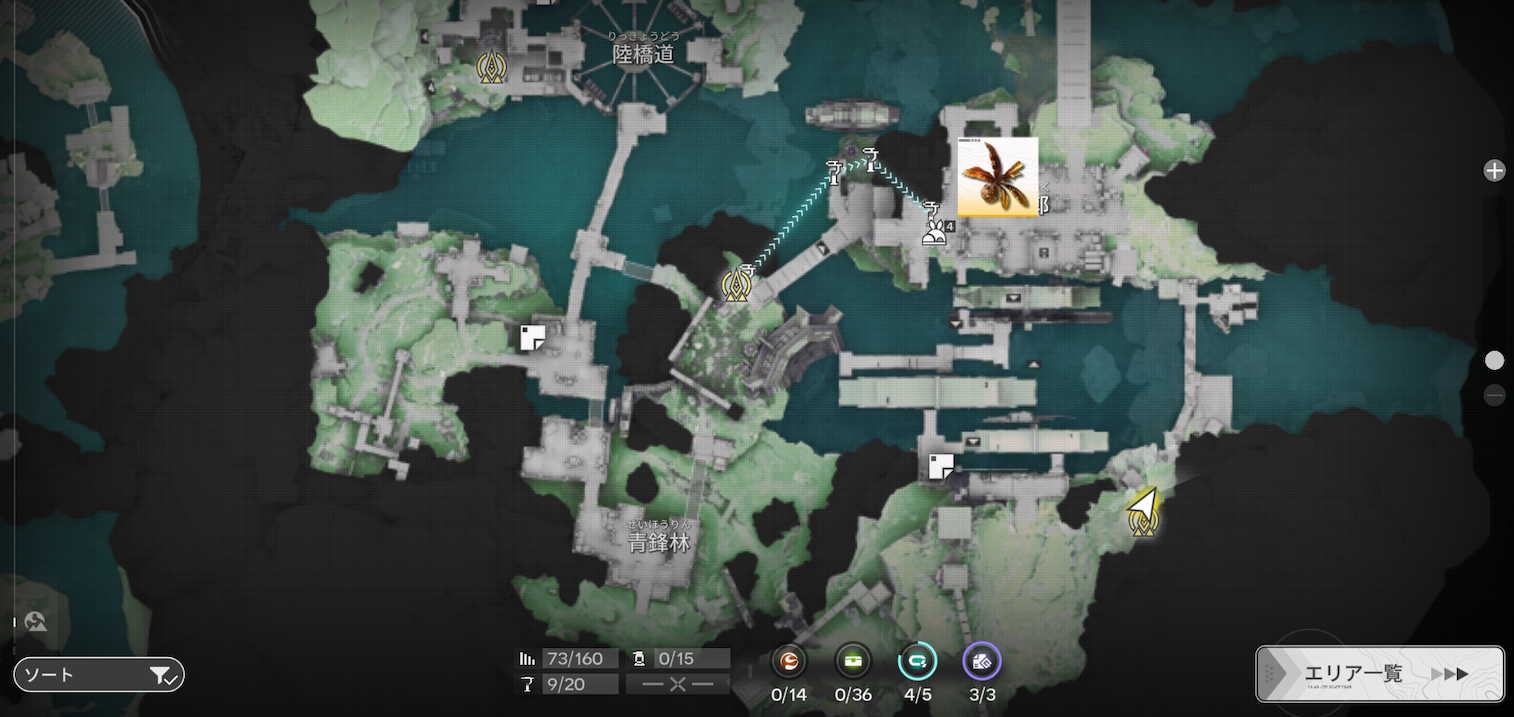Select the teleport marker at the dotted route start
The height and width of the screenshot is (717, 1514).
click(738, 286)
